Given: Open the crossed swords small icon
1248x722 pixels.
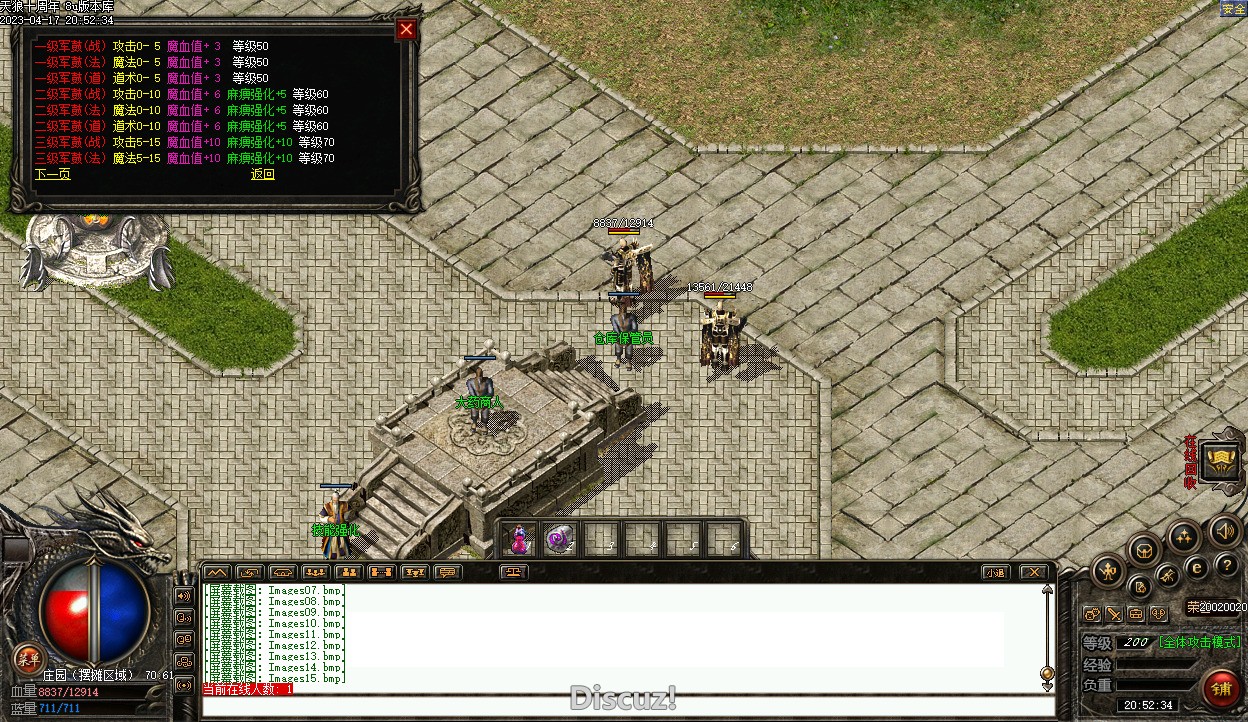Looking at the screenshot, I should pyautogui.click(x=1113, y=613).
